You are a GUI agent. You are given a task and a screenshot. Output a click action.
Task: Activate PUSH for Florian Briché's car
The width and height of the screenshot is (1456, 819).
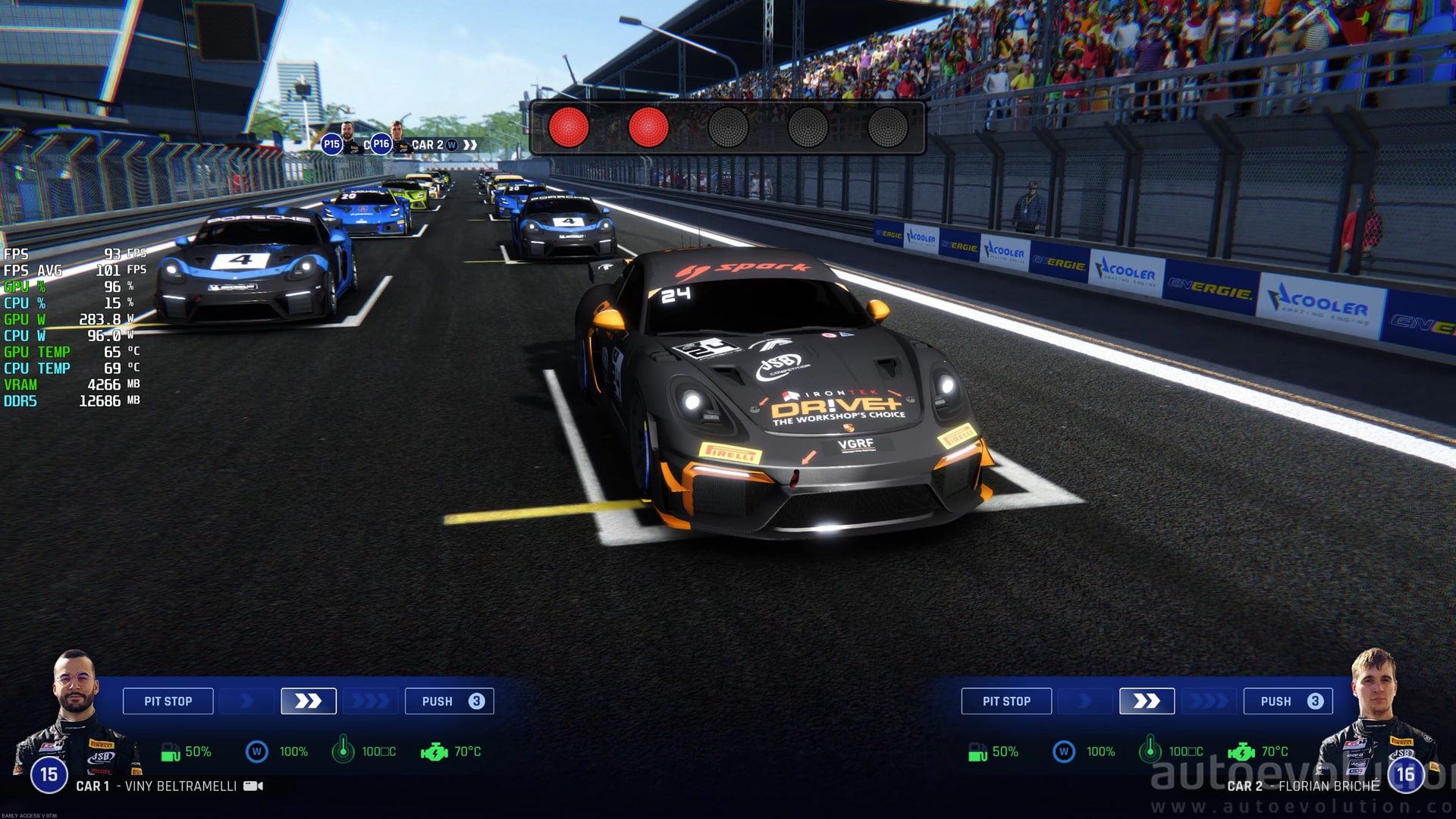1288,701
